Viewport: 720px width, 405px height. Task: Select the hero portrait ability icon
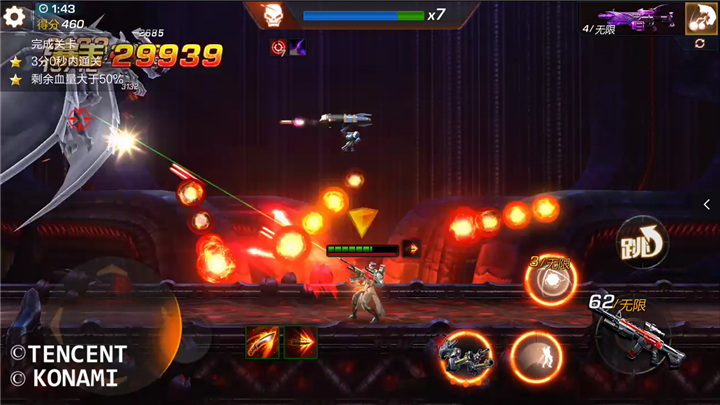699,18
